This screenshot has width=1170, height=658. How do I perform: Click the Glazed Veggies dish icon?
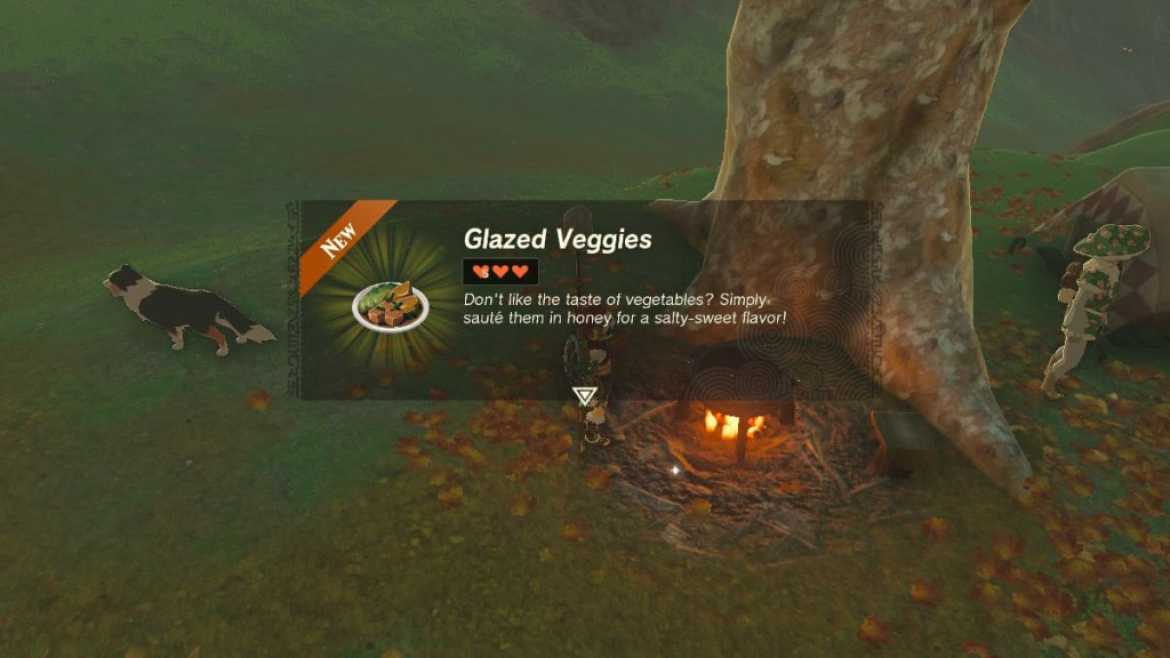390,306
